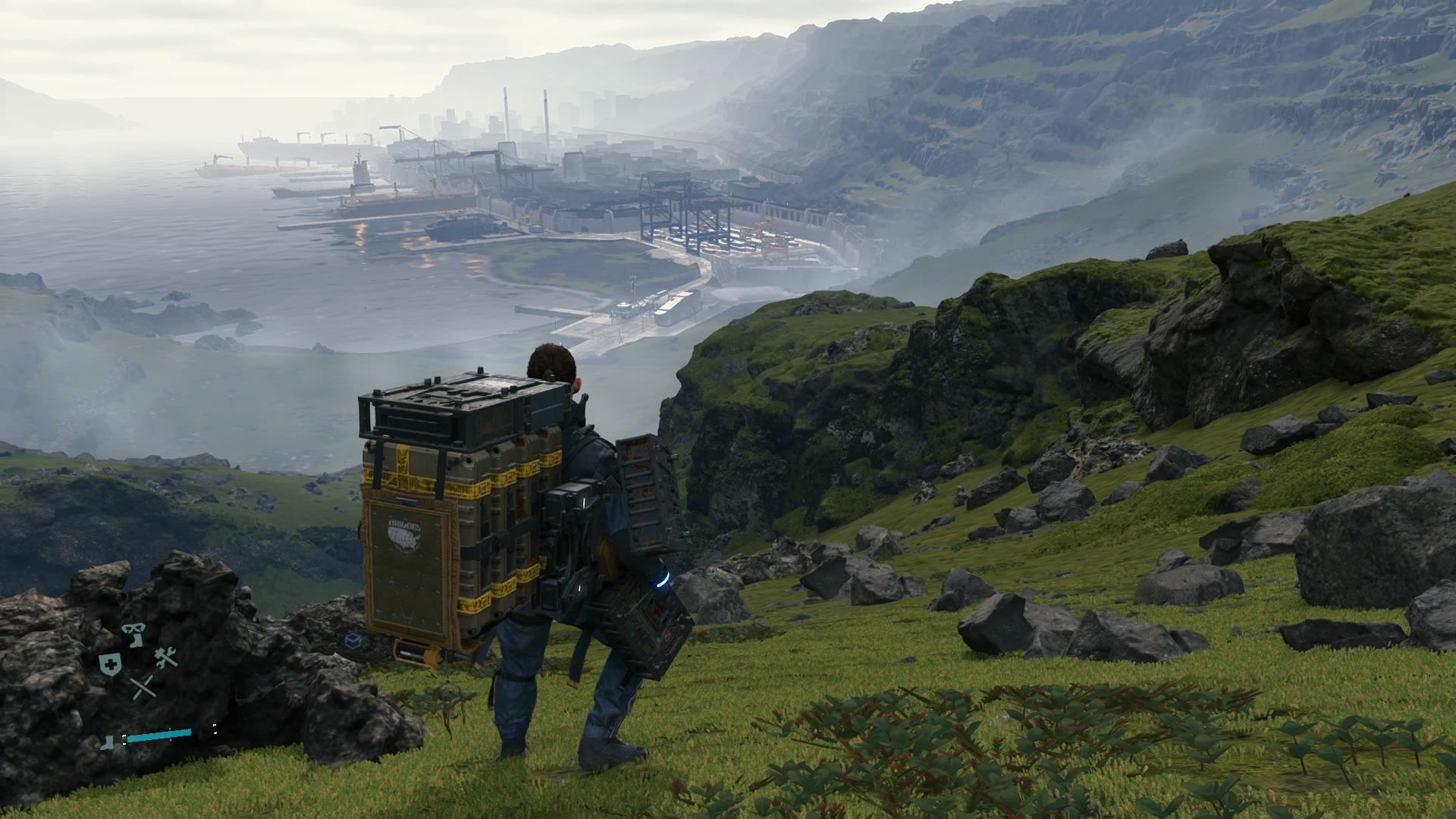Click the boot icon beside the stamina bar
The image size is (1456, 819).
pos(109,742)
